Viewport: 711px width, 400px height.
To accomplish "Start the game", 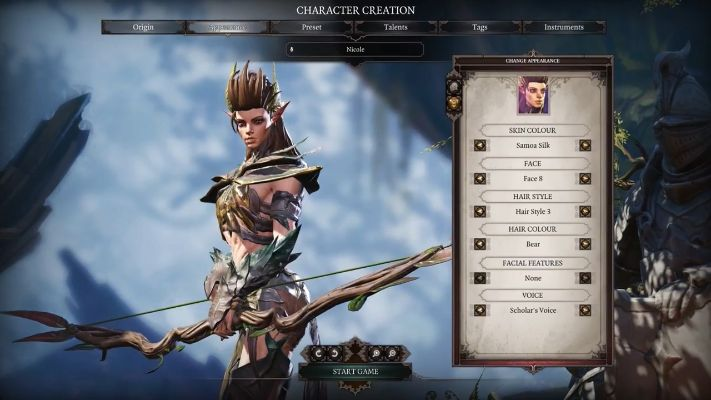I will (354, 371).
